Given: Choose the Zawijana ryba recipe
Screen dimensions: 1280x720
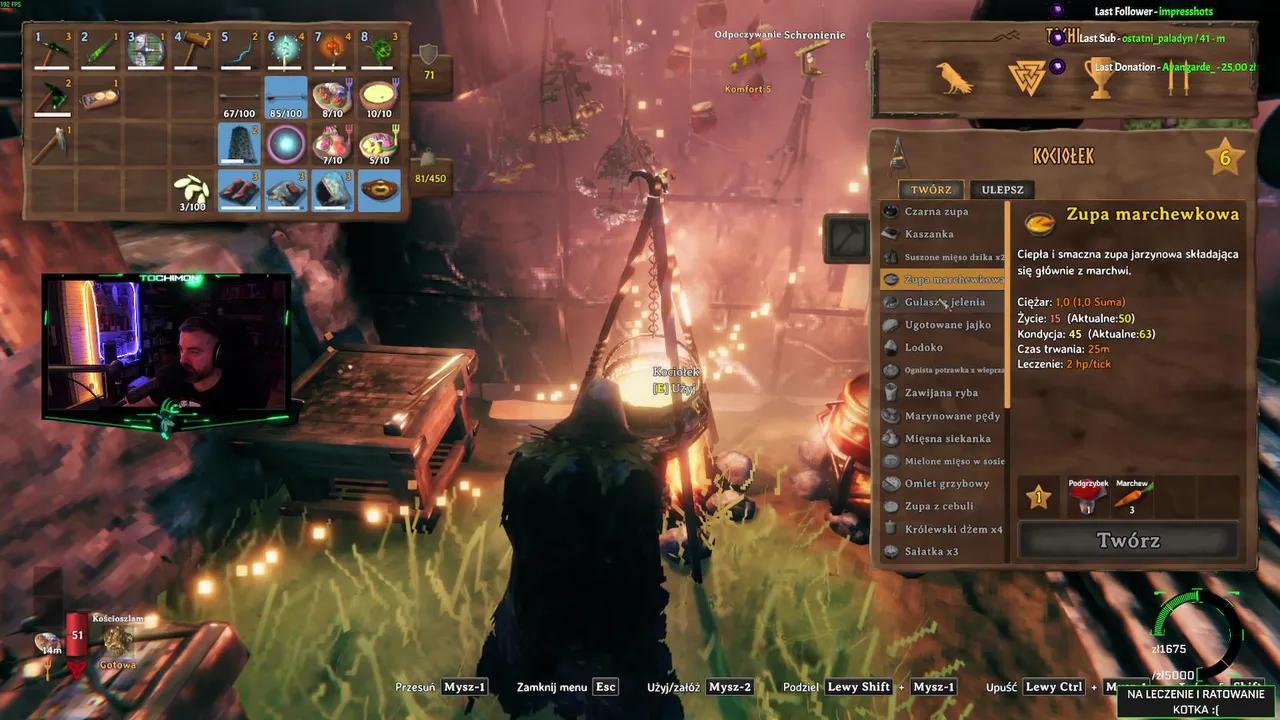Looking at the screenshot, I should coord(941,393).
